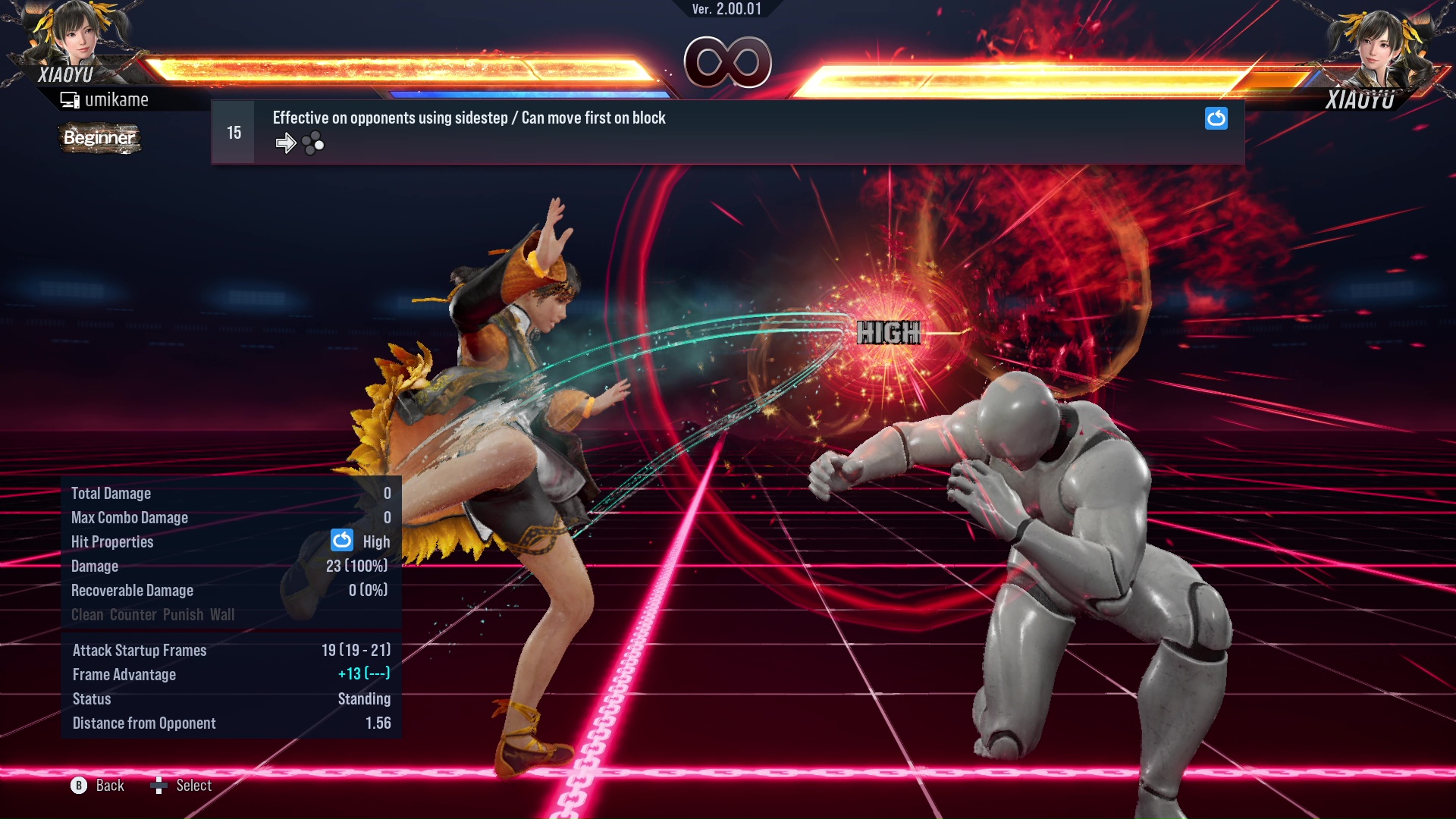1456x819 pixels.
Task: Click the Heat icon next to Hit Properties
Action: pos(341,541)
